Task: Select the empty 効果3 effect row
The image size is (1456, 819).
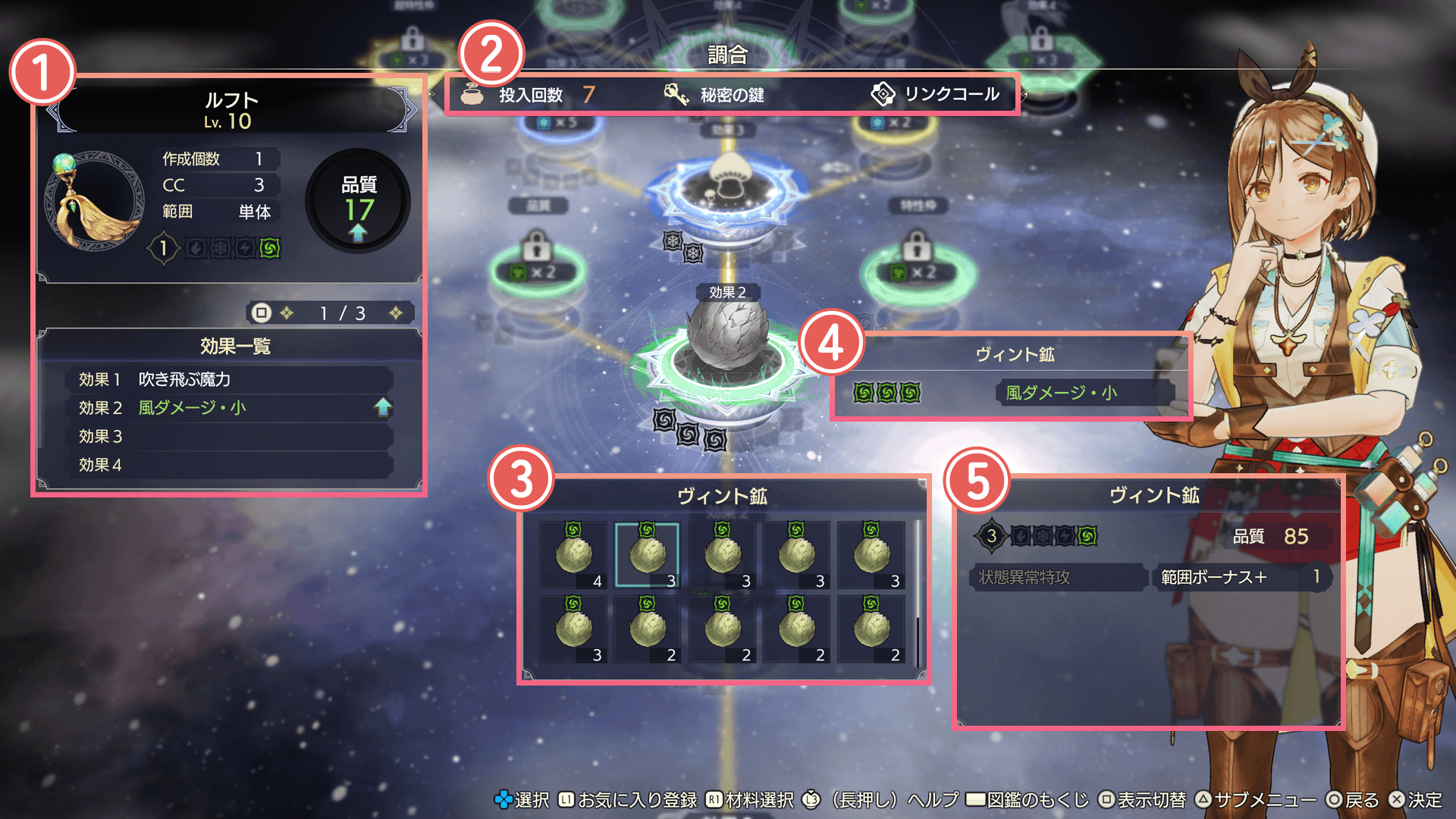Action: pyautogui.click(x=229, y=437)
